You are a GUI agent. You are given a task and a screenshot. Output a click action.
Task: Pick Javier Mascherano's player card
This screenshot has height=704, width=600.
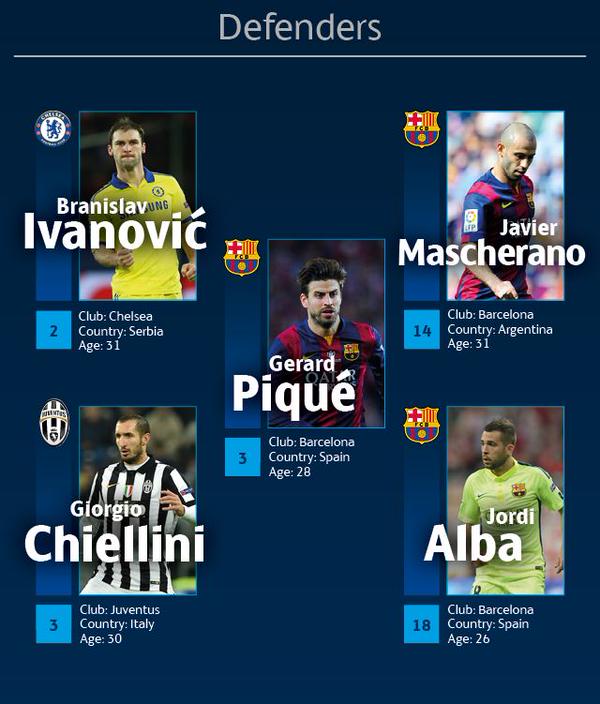505,205
